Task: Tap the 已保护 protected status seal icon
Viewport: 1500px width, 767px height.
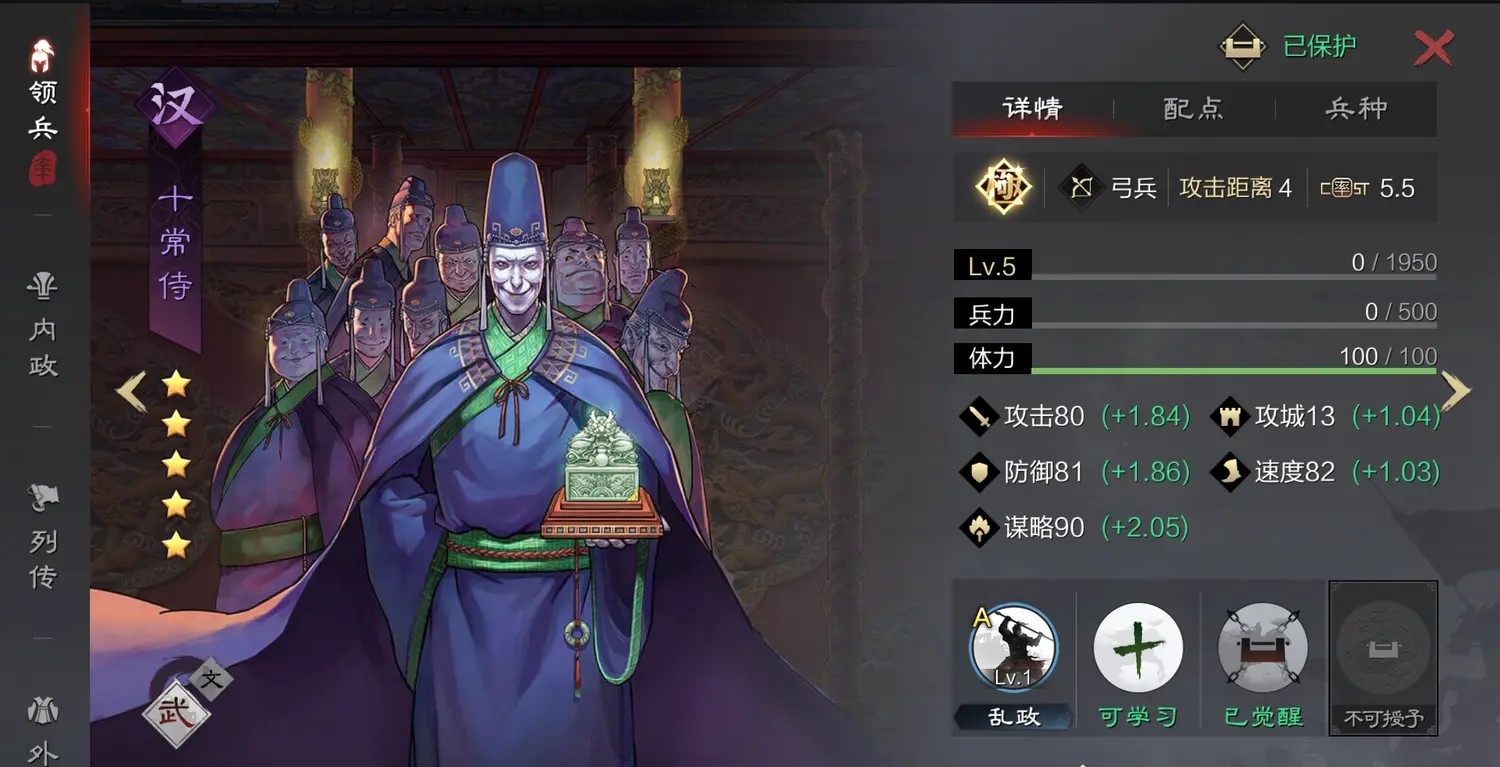Action: click(x=1242, y=45)
